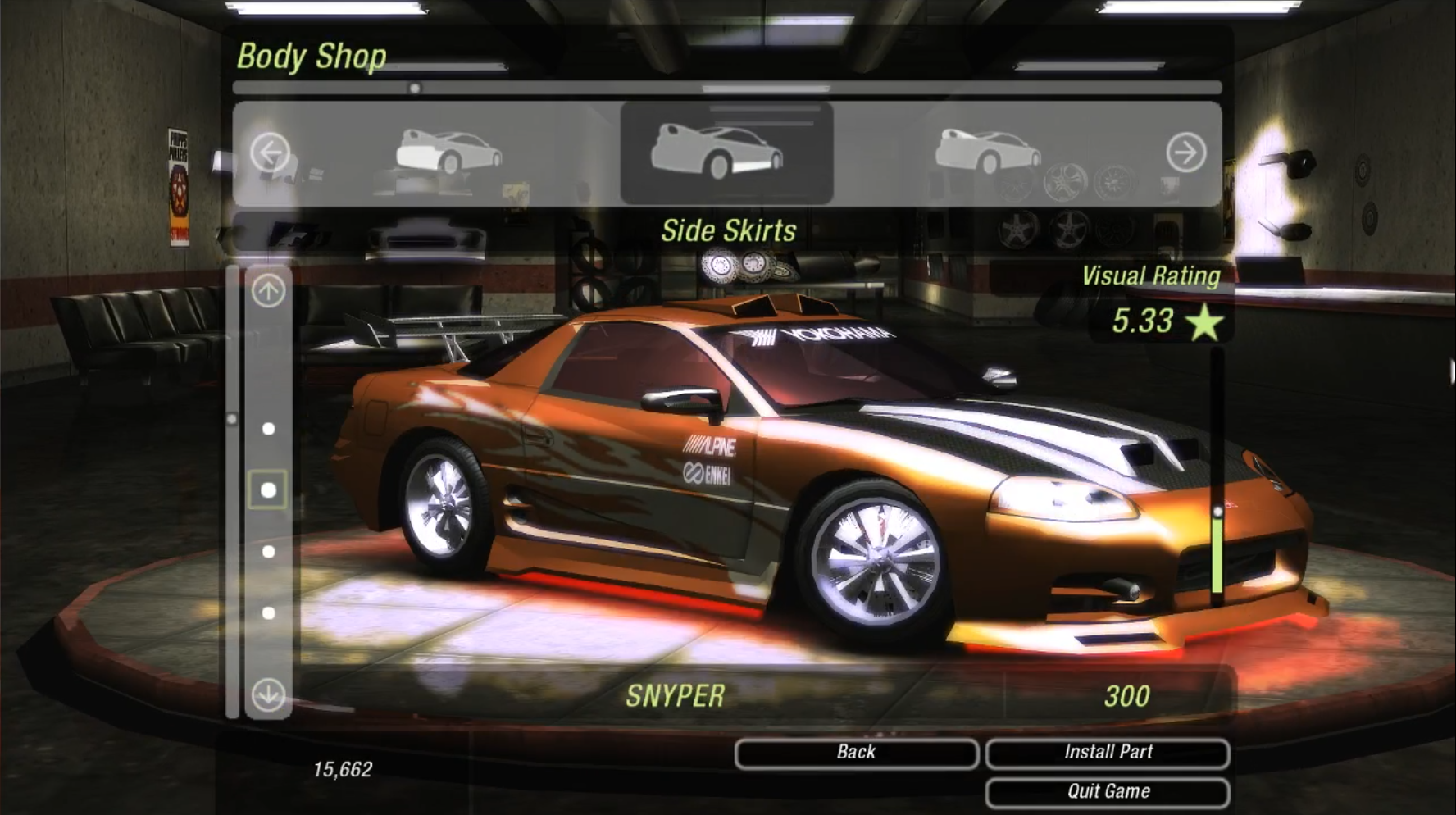Advance categories with the right arrow
This screenshot has width=1456, height=815.
coord(1185,153)
